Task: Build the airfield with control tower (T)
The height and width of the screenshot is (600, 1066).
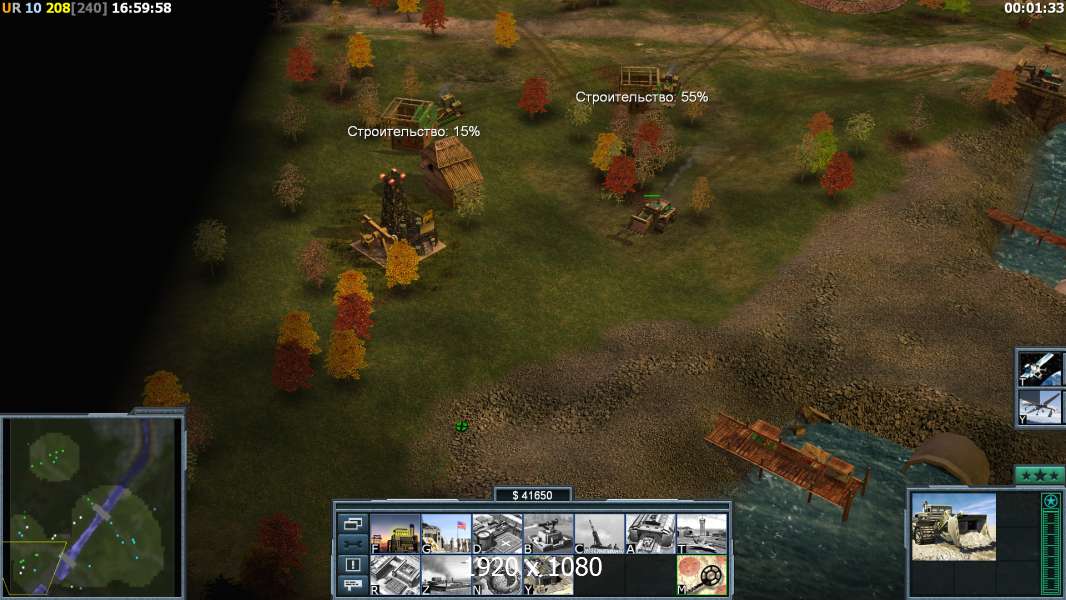Action: (701, 533)
